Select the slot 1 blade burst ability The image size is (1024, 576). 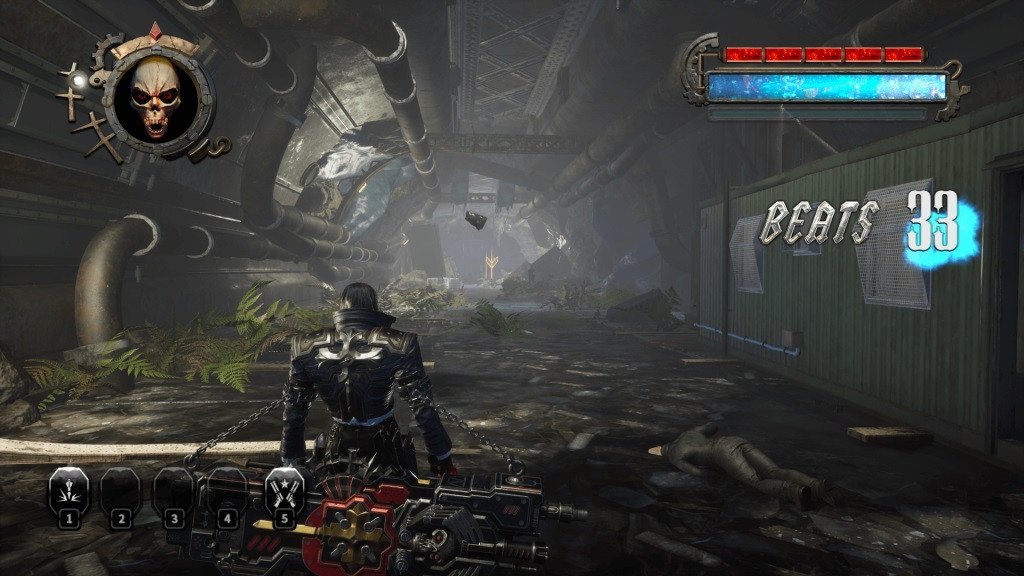[69, 489]
